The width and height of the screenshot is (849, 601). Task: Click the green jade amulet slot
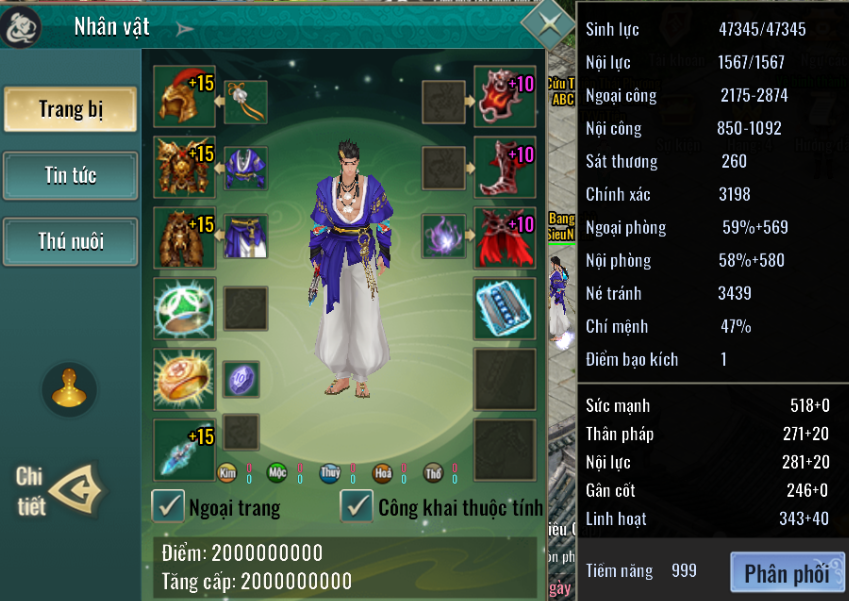click(x=183, y=308)
